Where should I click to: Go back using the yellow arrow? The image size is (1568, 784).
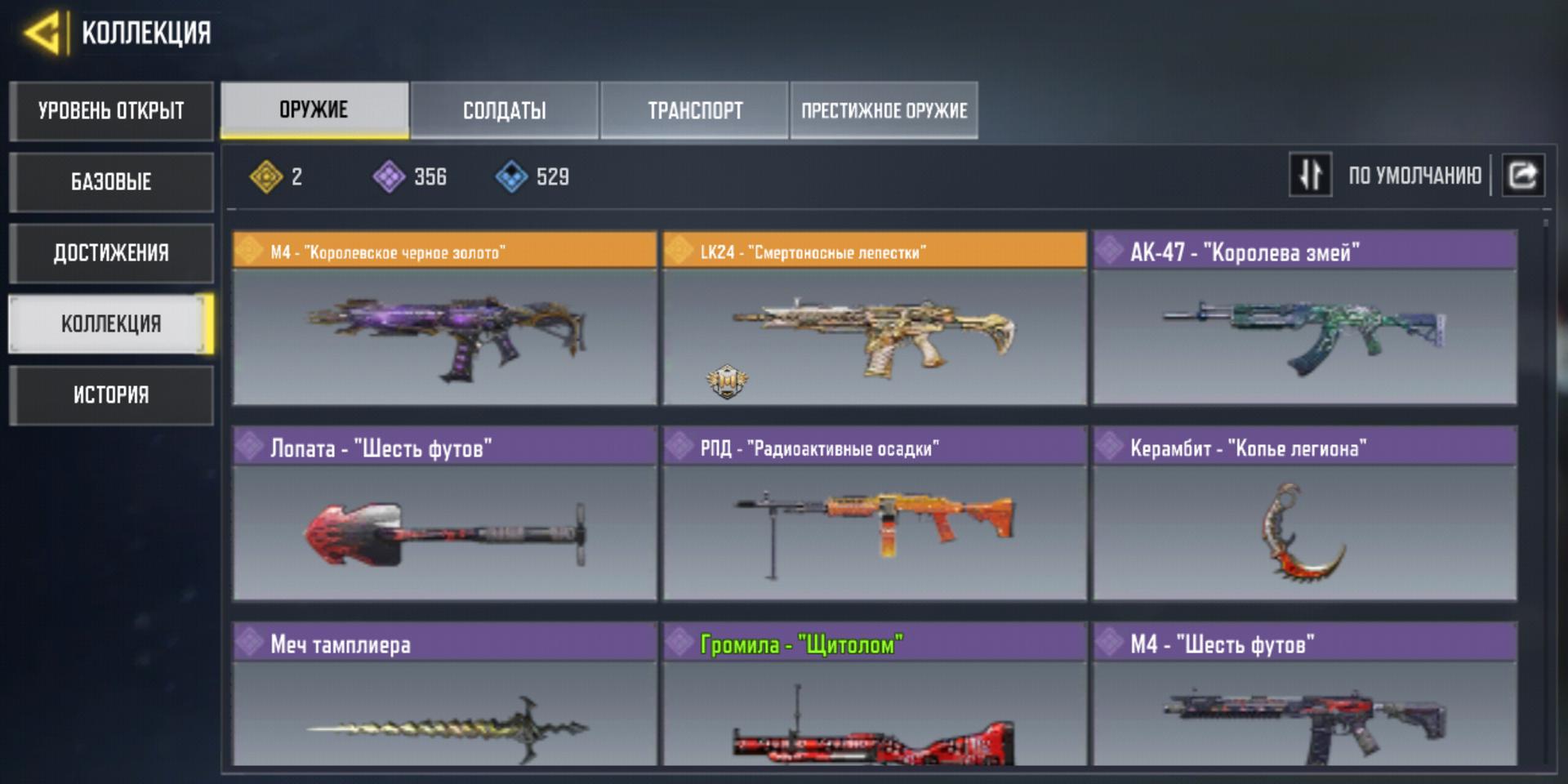tap(42, 33)
